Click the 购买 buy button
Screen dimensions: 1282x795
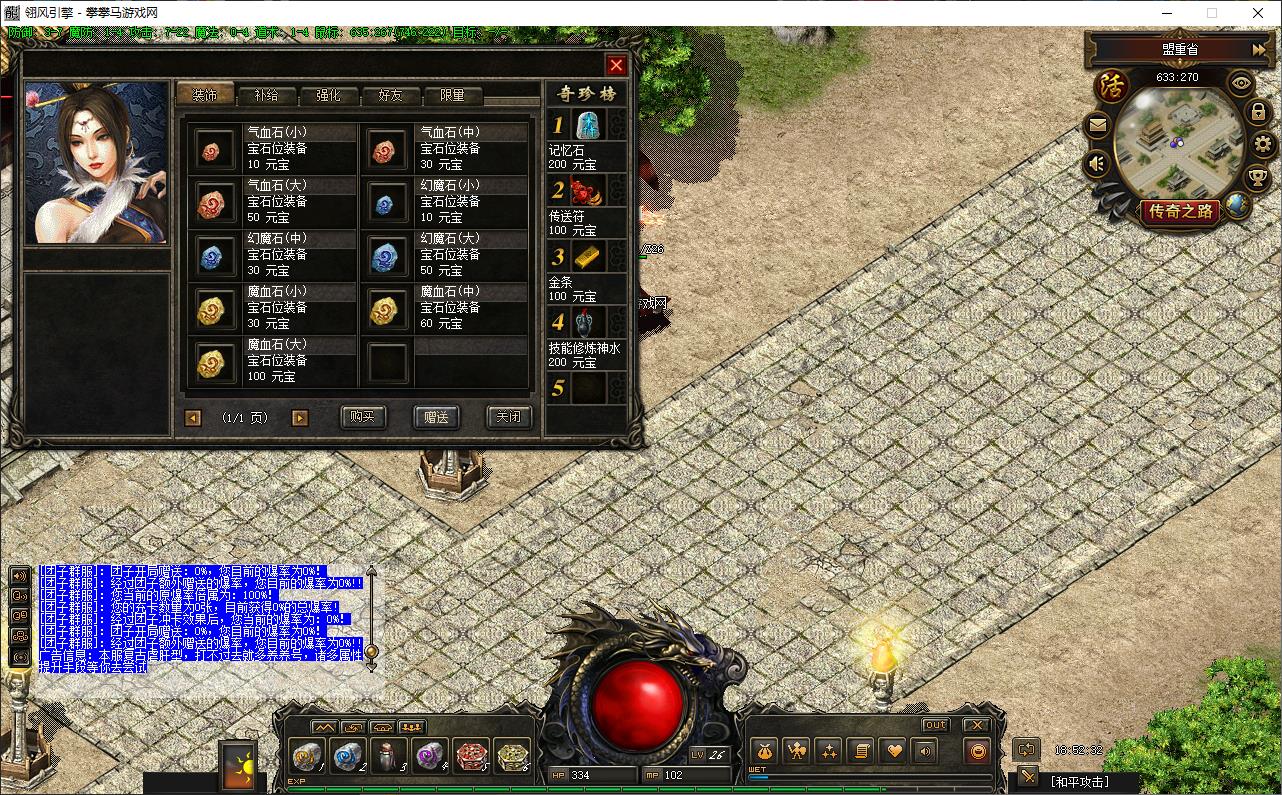362,417
